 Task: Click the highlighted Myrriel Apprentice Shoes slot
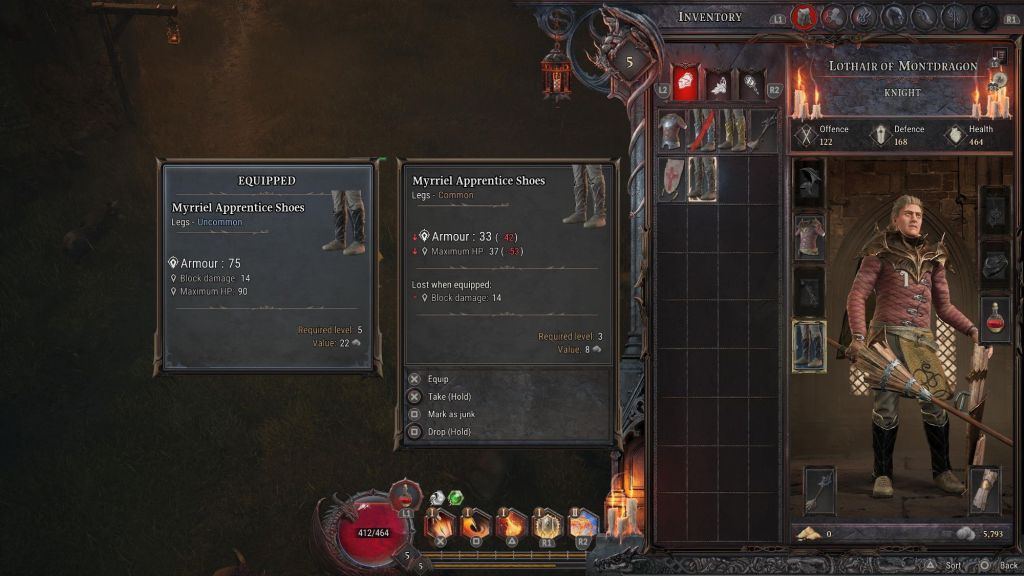pos(702,179)
